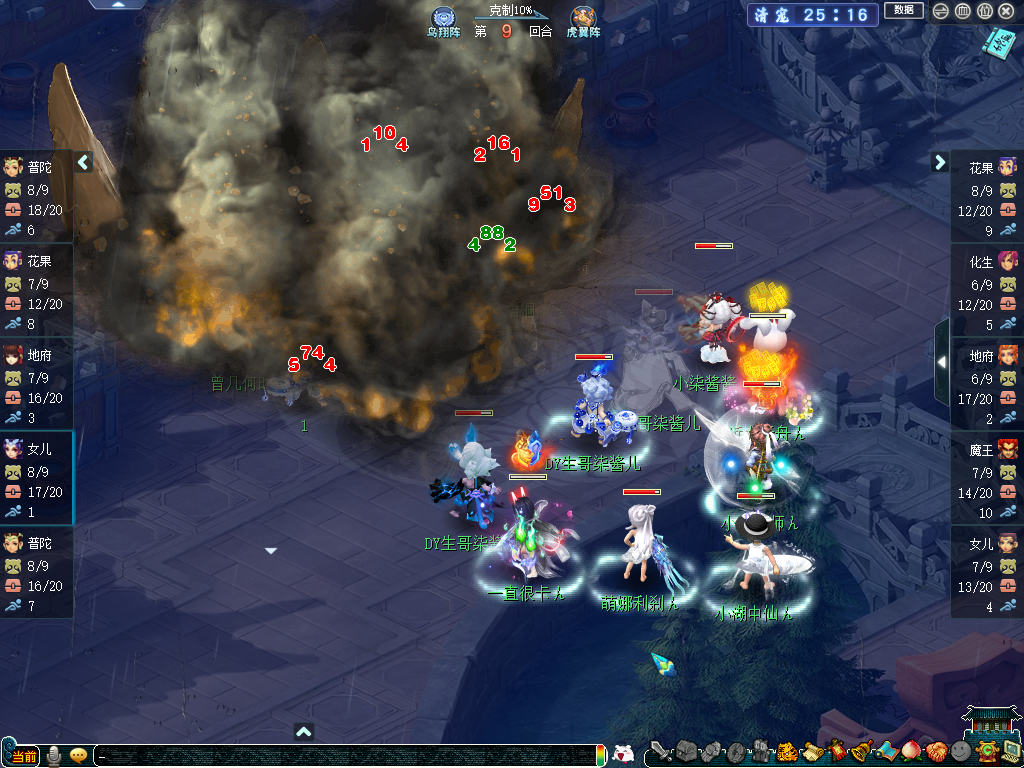Image resolution: width=1024 pixels, height=768 pixels.
Task: Expand the chat window with the up arrow
Action: (305, 731)
